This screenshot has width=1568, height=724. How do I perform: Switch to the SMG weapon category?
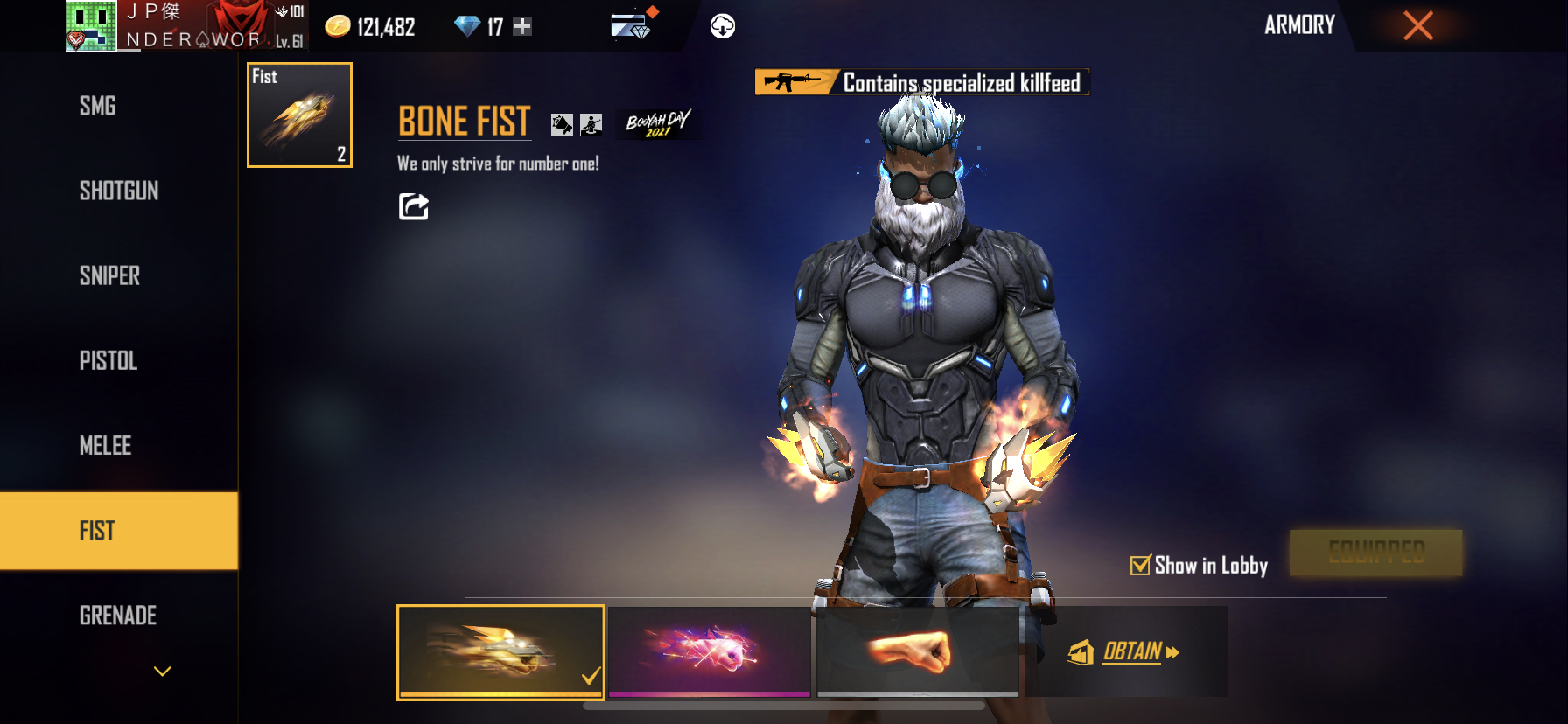[x=98, y=107]
